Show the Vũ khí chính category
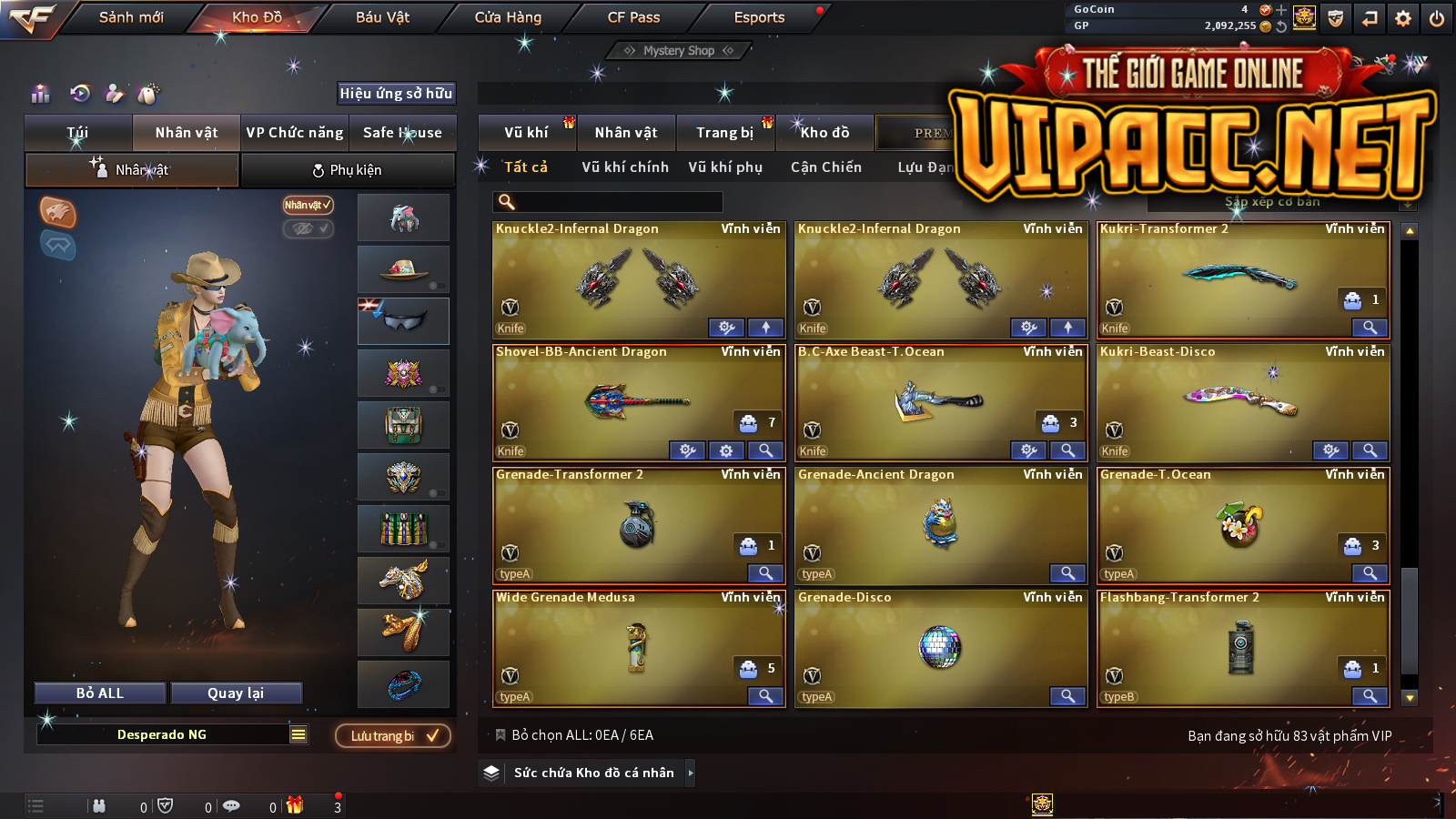The image size is (1456, 819). click(625, 167)
